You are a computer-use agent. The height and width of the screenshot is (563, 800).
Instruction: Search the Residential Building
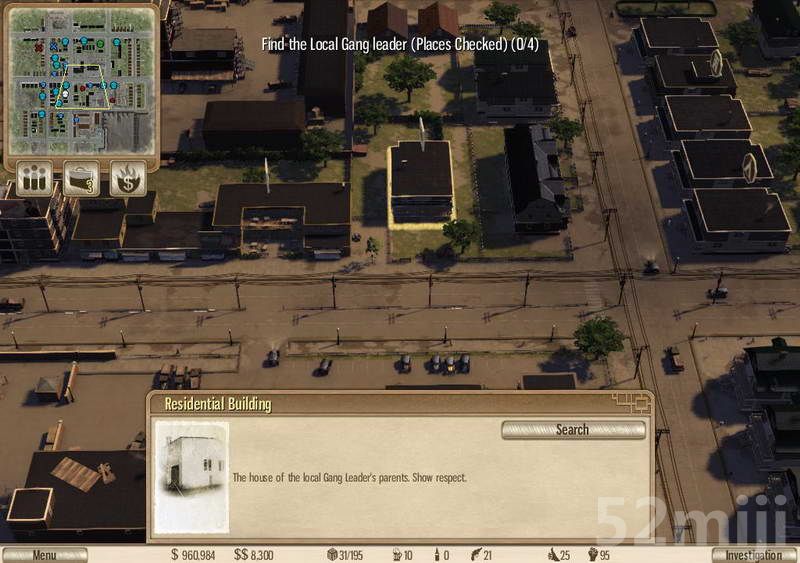click(573, 430)
